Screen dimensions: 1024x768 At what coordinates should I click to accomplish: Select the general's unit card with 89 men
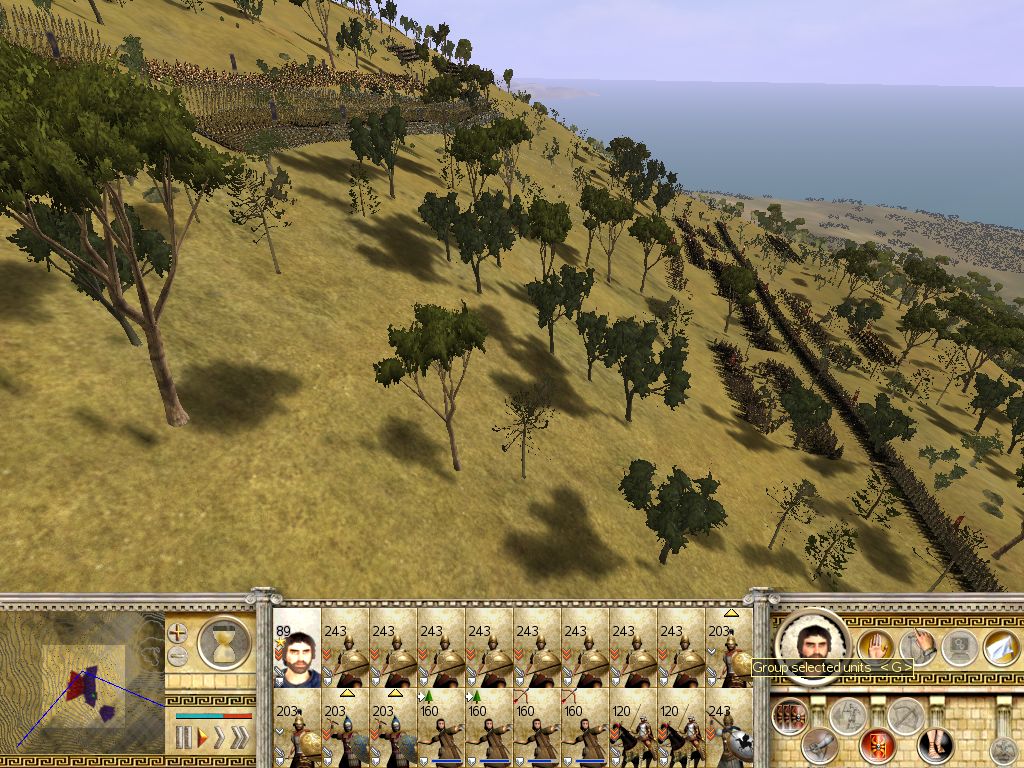296,648
